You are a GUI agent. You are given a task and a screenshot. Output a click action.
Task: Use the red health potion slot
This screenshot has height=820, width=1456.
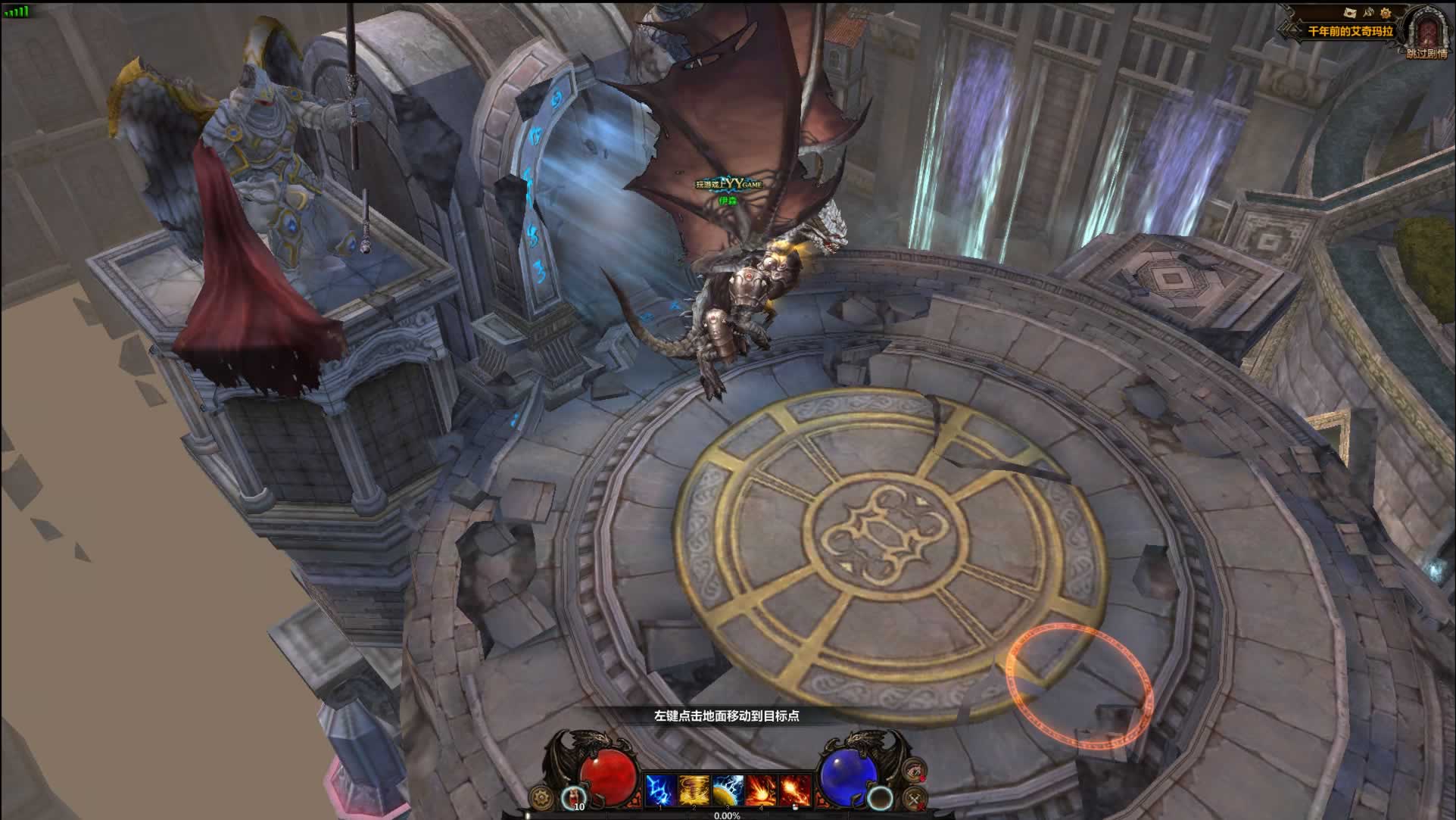[x=575, y=797]
